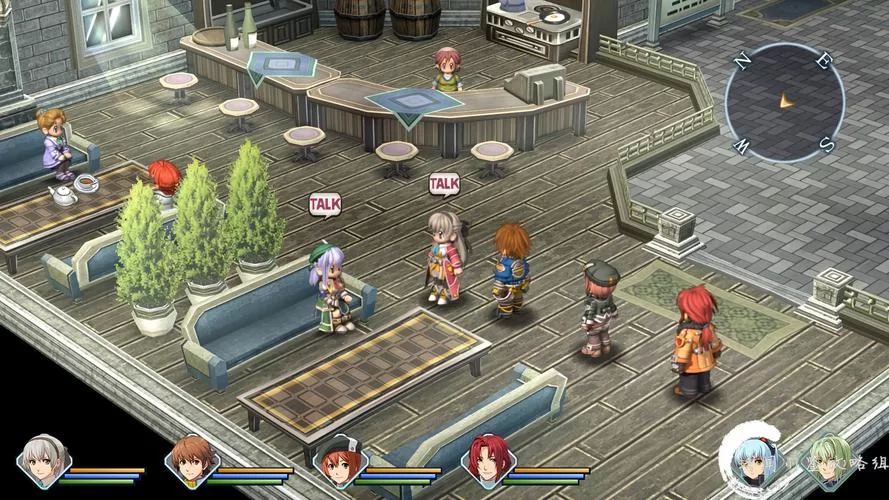Viewport: 889px width, 500px height.
Task: Select the brown-haired party member portrait
Action: tap(191, 459)
